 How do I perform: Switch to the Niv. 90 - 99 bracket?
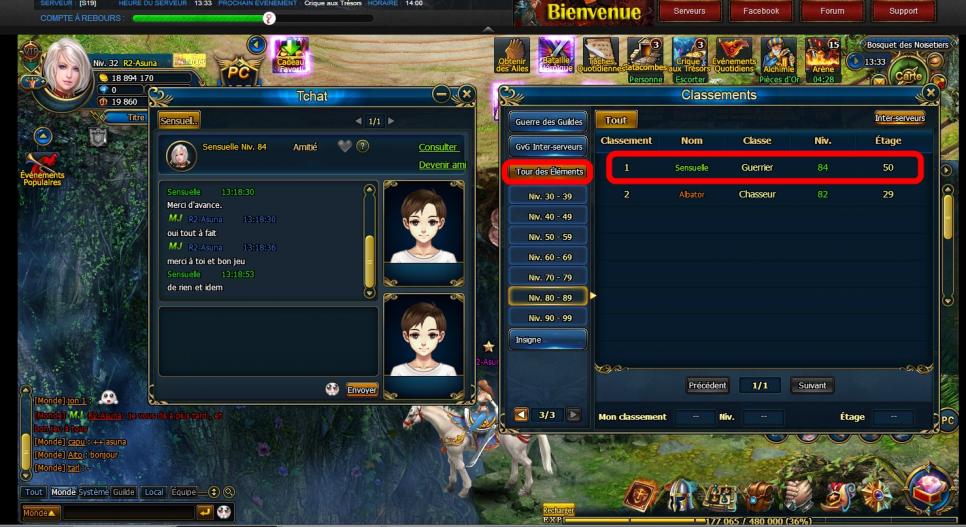[548, 317]
